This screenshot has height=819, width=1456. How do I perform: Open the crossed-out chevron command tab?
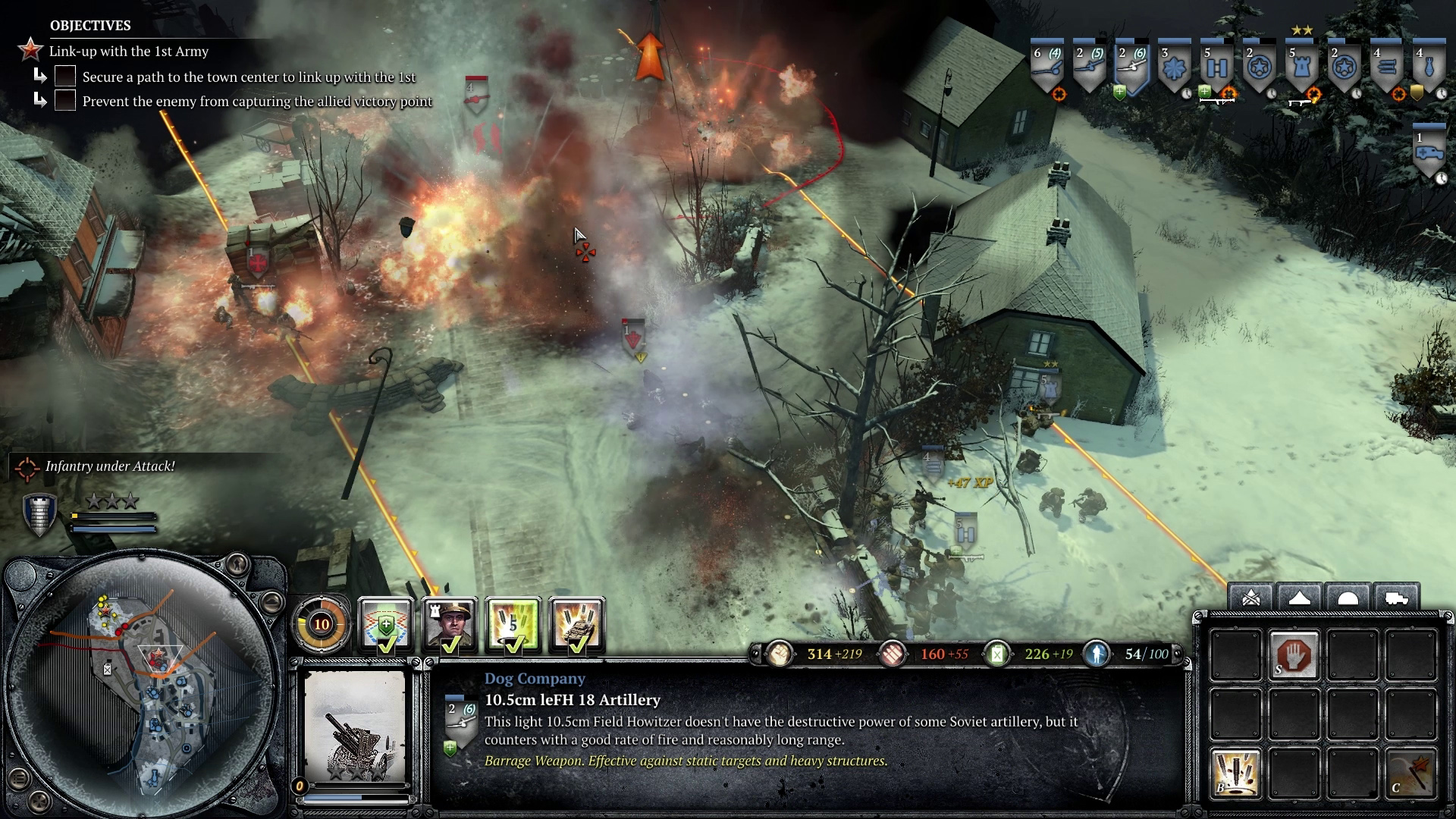coord(1251,598)
